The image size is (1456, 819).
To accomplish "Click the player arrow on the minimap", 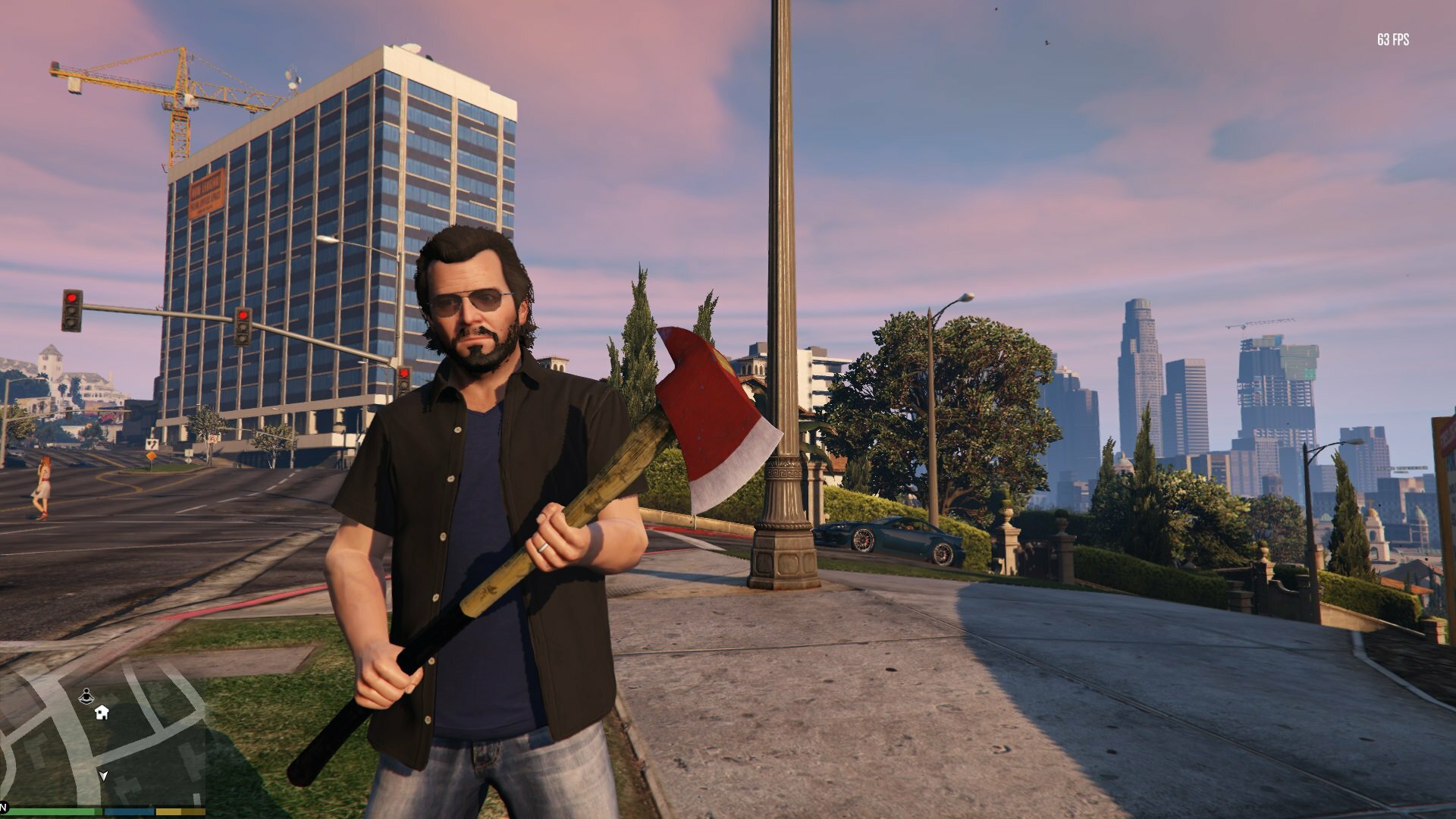I will click(103, 775).
